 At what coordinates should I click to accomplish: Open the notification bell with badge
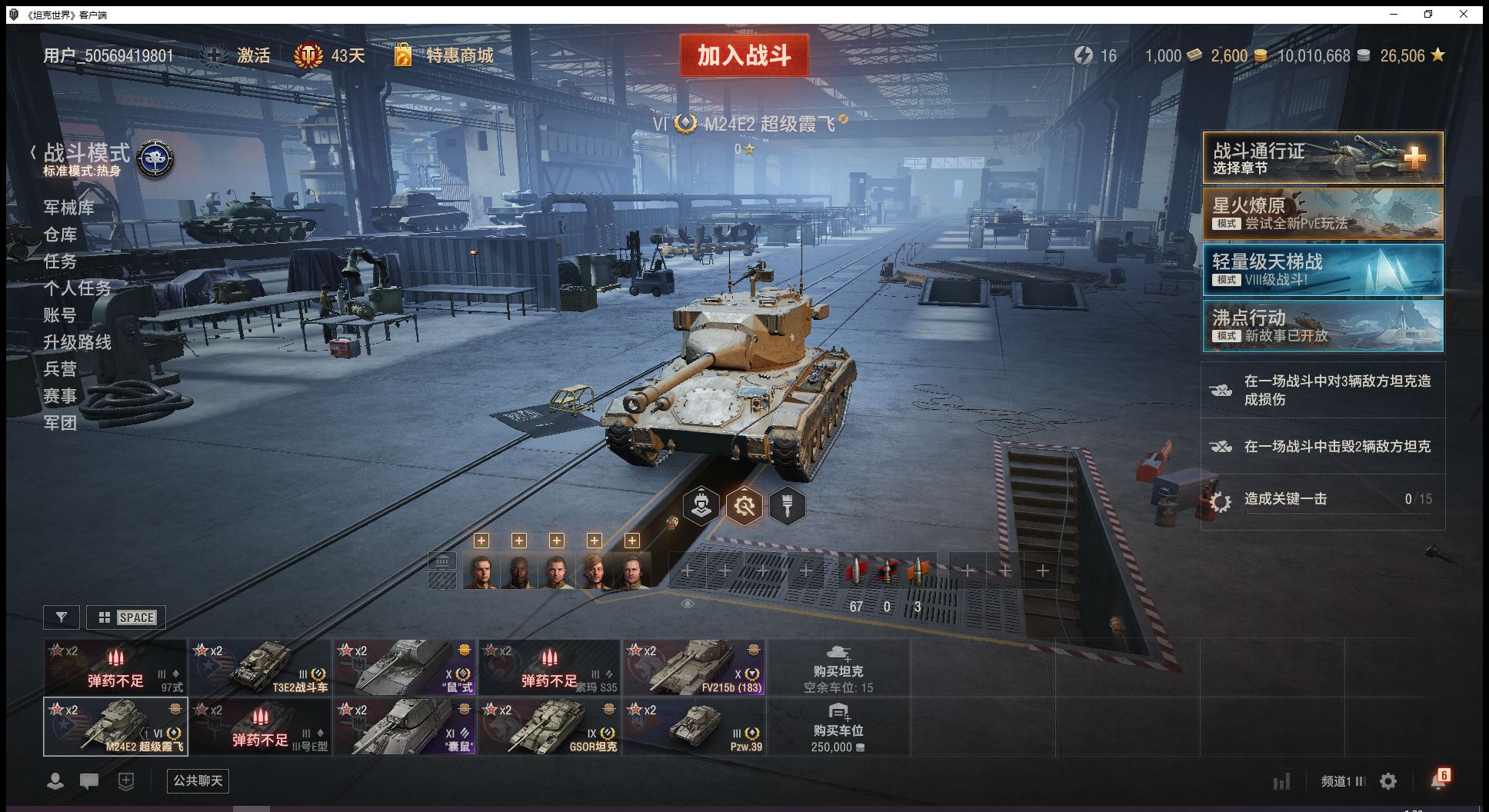coord(1438,780)
